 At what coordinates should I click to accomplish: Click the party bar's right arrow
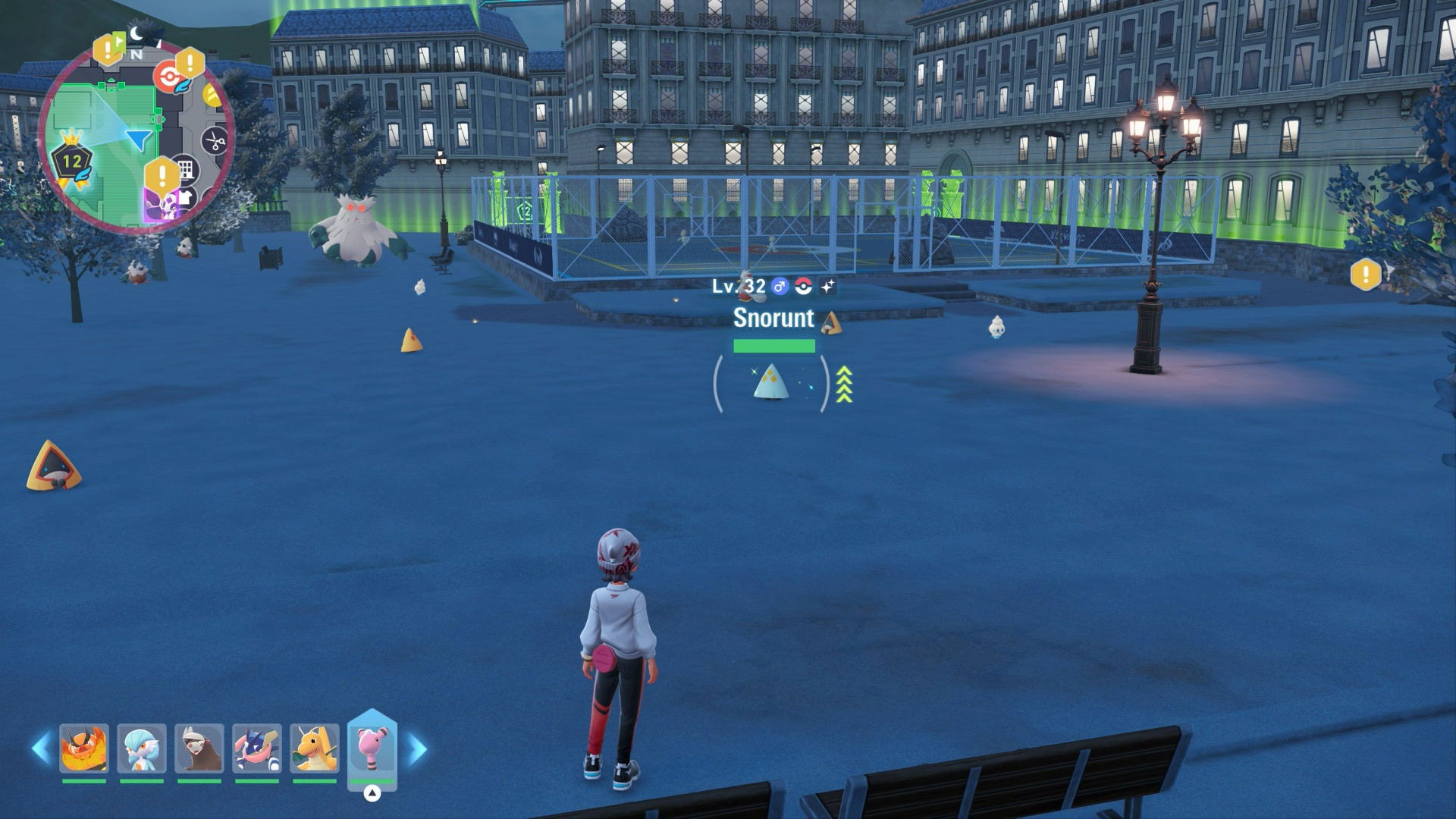417,749
